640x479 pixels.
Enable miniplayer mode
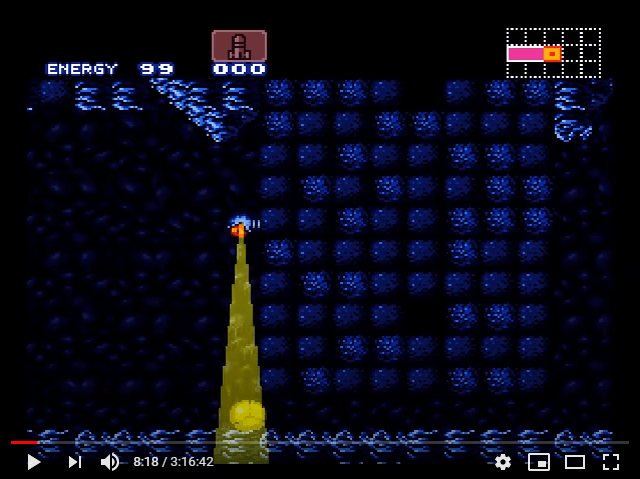coord(539,462)
